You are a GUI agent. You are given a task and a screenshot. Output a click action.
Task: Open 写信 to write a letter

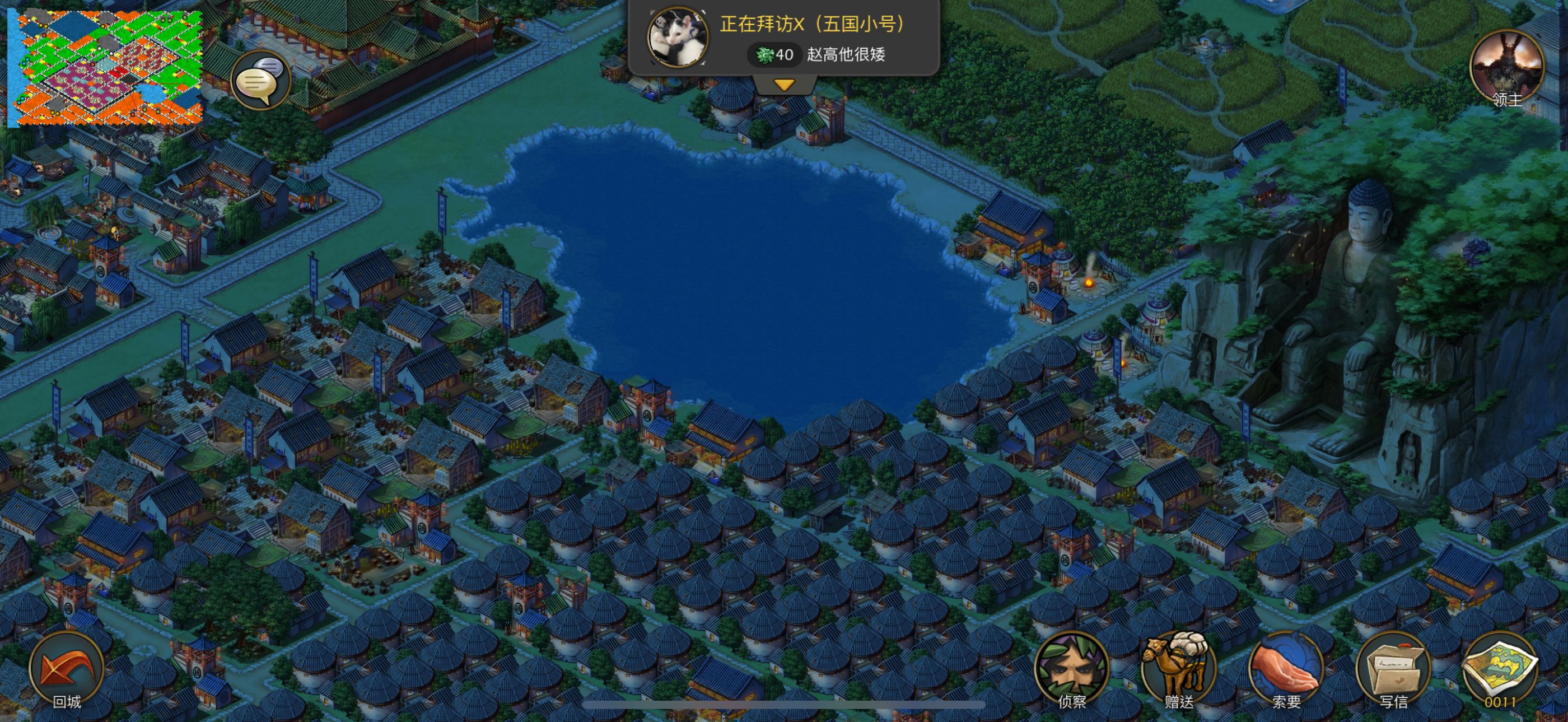1393,669
